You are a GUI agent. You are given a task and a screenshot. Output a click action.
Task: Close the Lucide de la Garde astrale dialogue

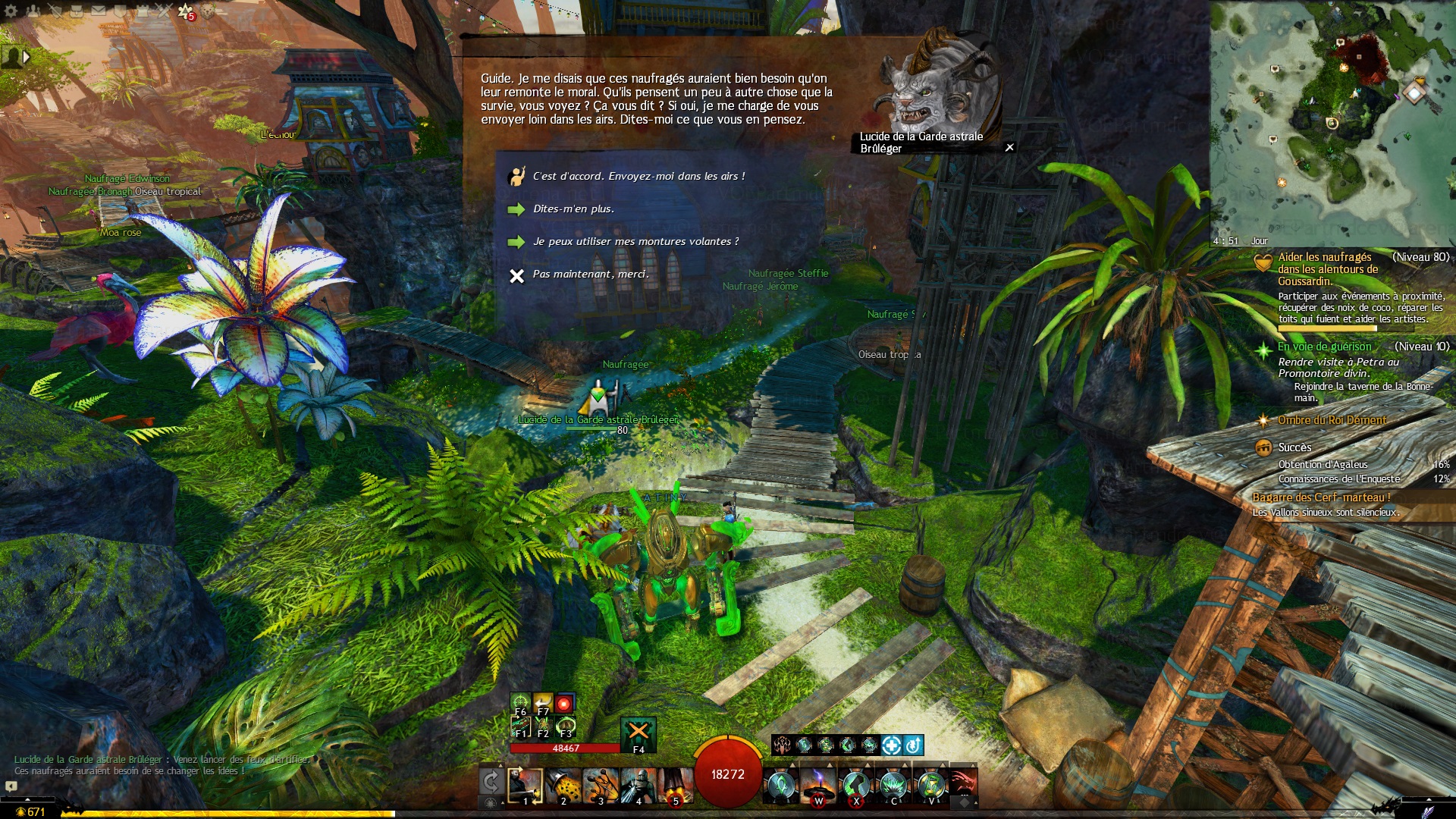(x=1009, y=148)
